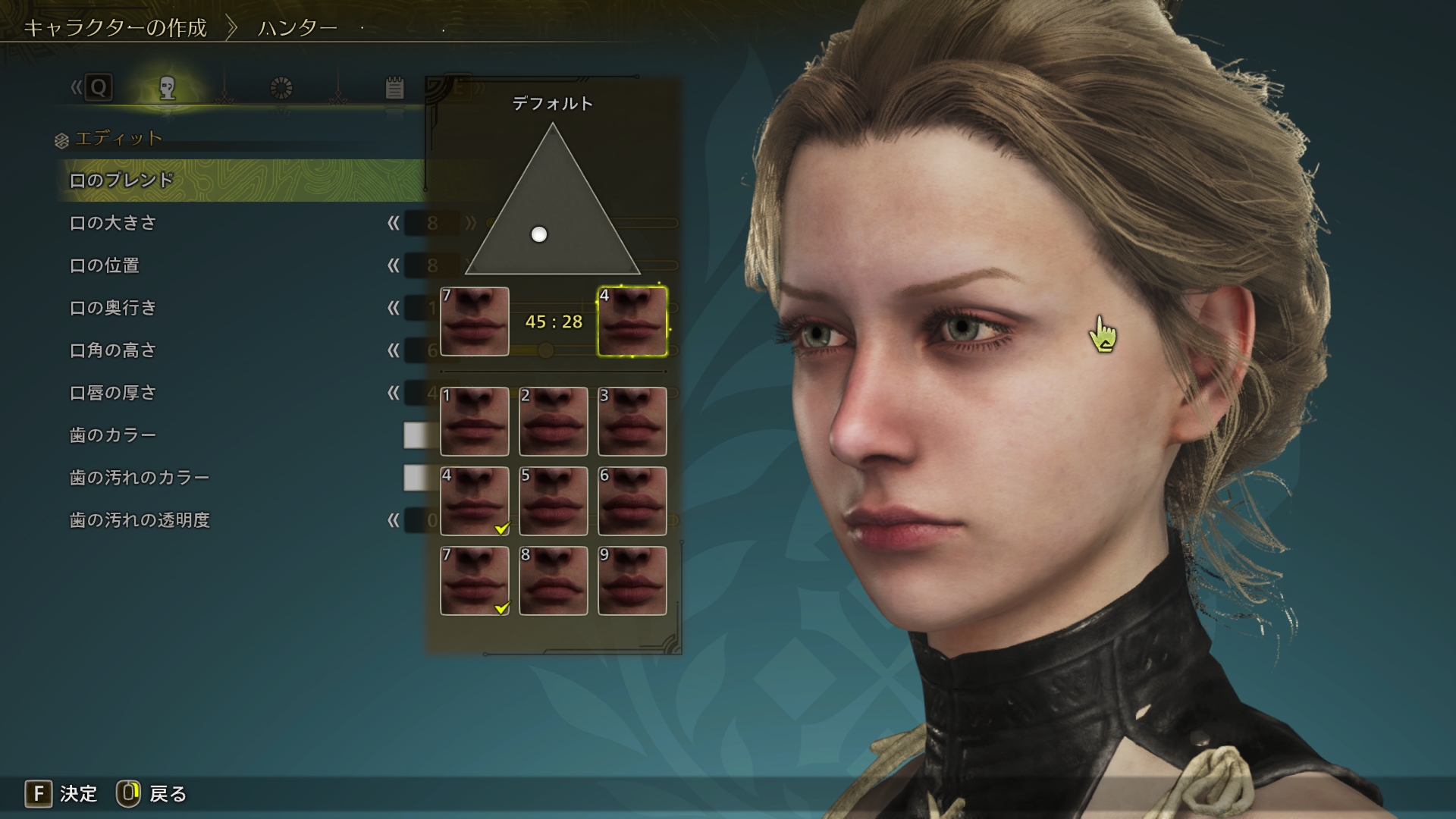Choose the 口の大きさ option
The width and height of the screenshot is (1456, 819).
pyautogui.click(x=113, y=223)
